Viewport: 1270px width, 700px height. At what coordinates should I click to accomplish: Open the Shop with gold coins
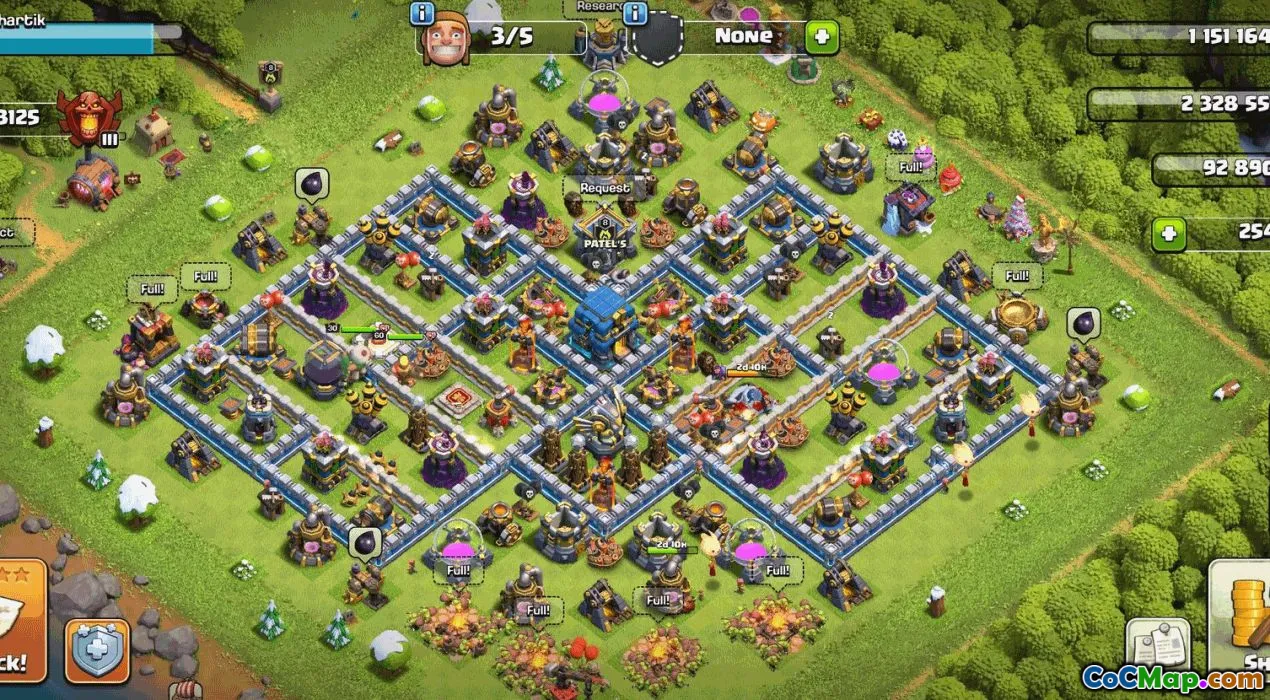[x=1242, y=620]
